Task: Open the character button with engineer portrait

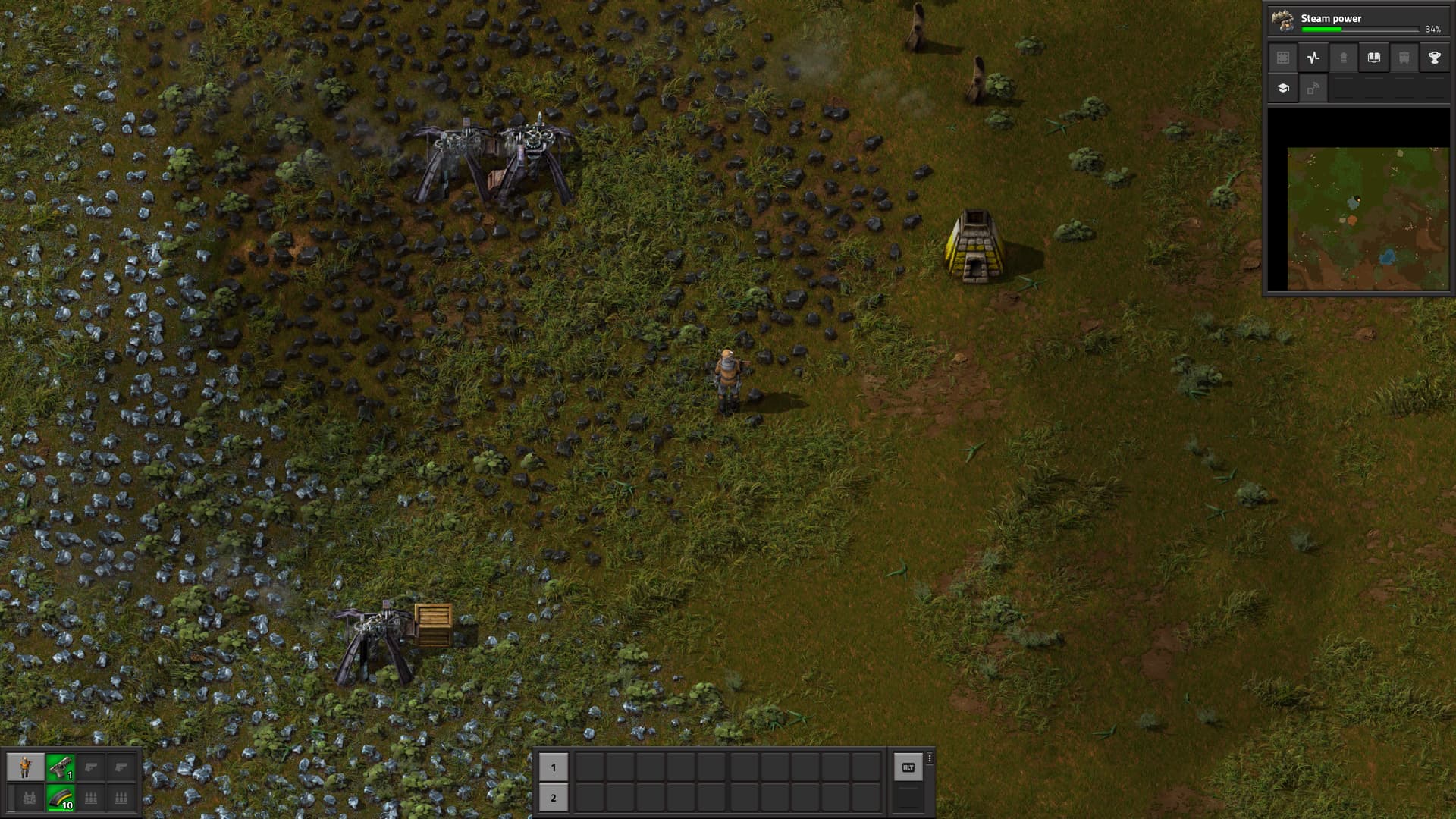Action: point(25,767)
